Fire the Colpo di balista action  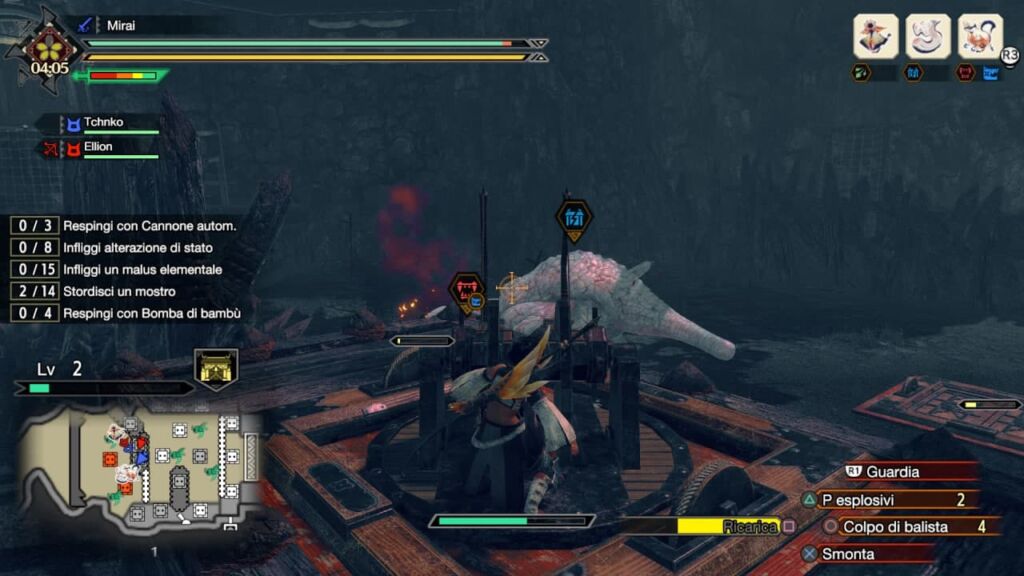[x=894, y=526]
